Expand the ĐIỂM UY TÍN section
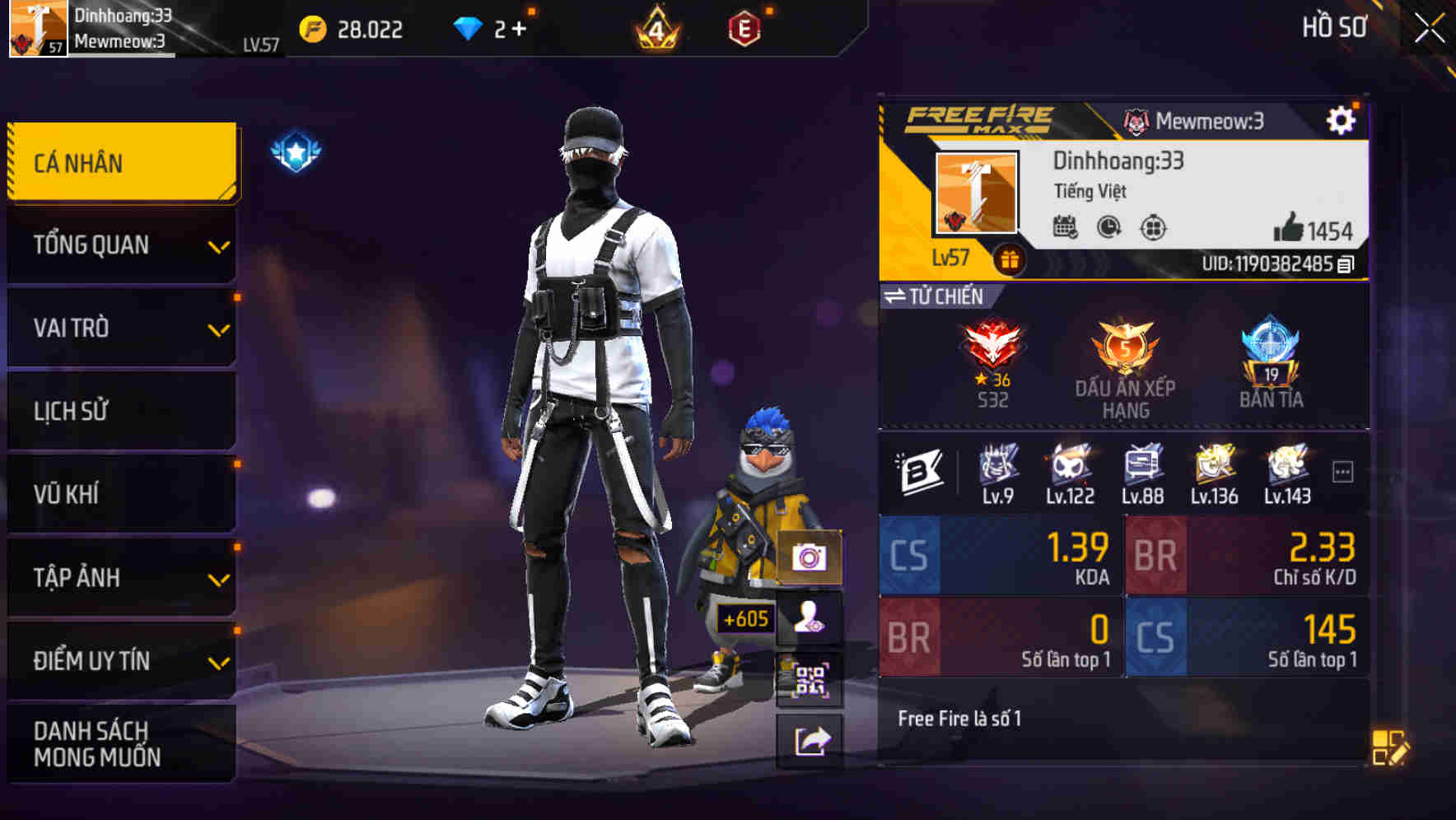The image size is (1456, 820). click(119, 659)
